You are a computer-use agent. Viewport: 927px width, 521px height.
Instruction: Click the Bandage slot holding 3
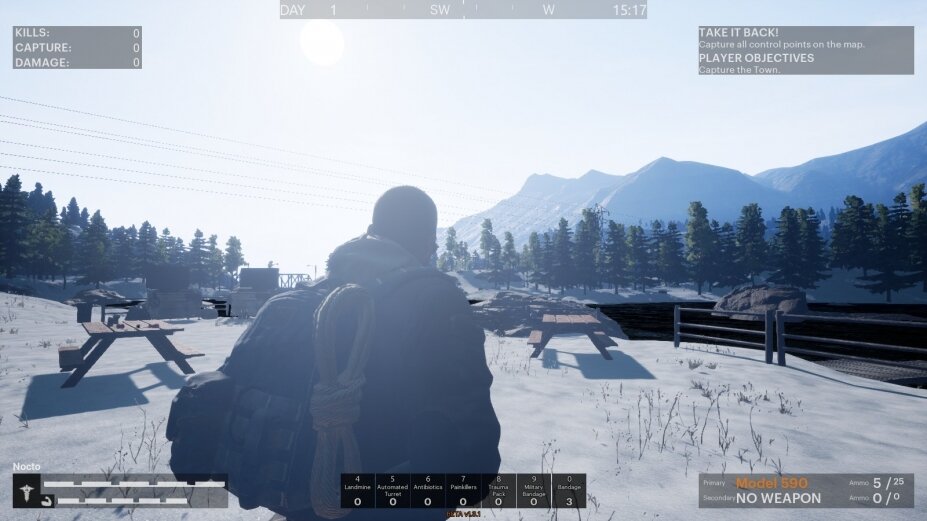pyautogui.click(x=568, y=490)
